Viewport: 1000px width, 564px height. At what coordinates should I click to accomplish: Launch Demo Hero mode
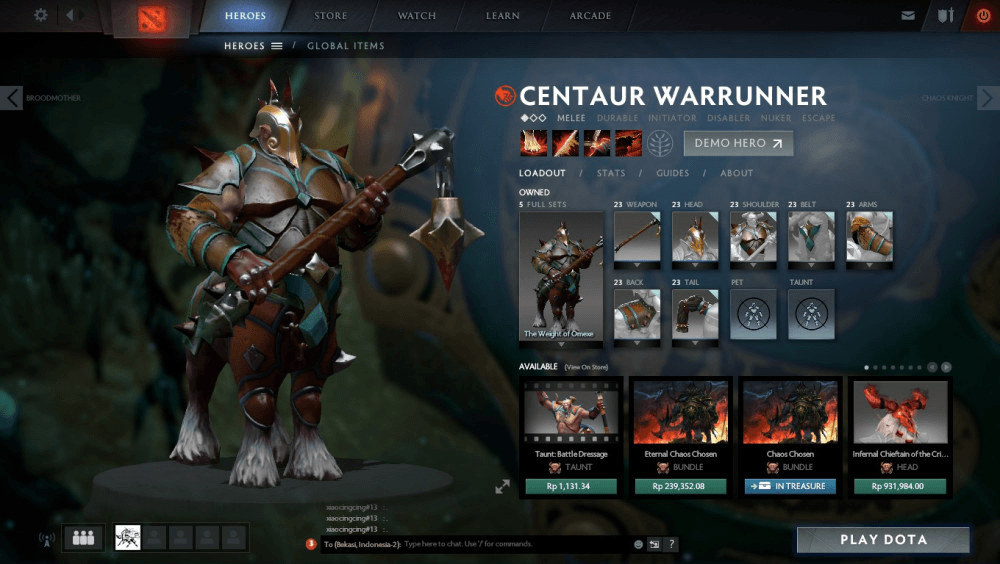[738, 143]
